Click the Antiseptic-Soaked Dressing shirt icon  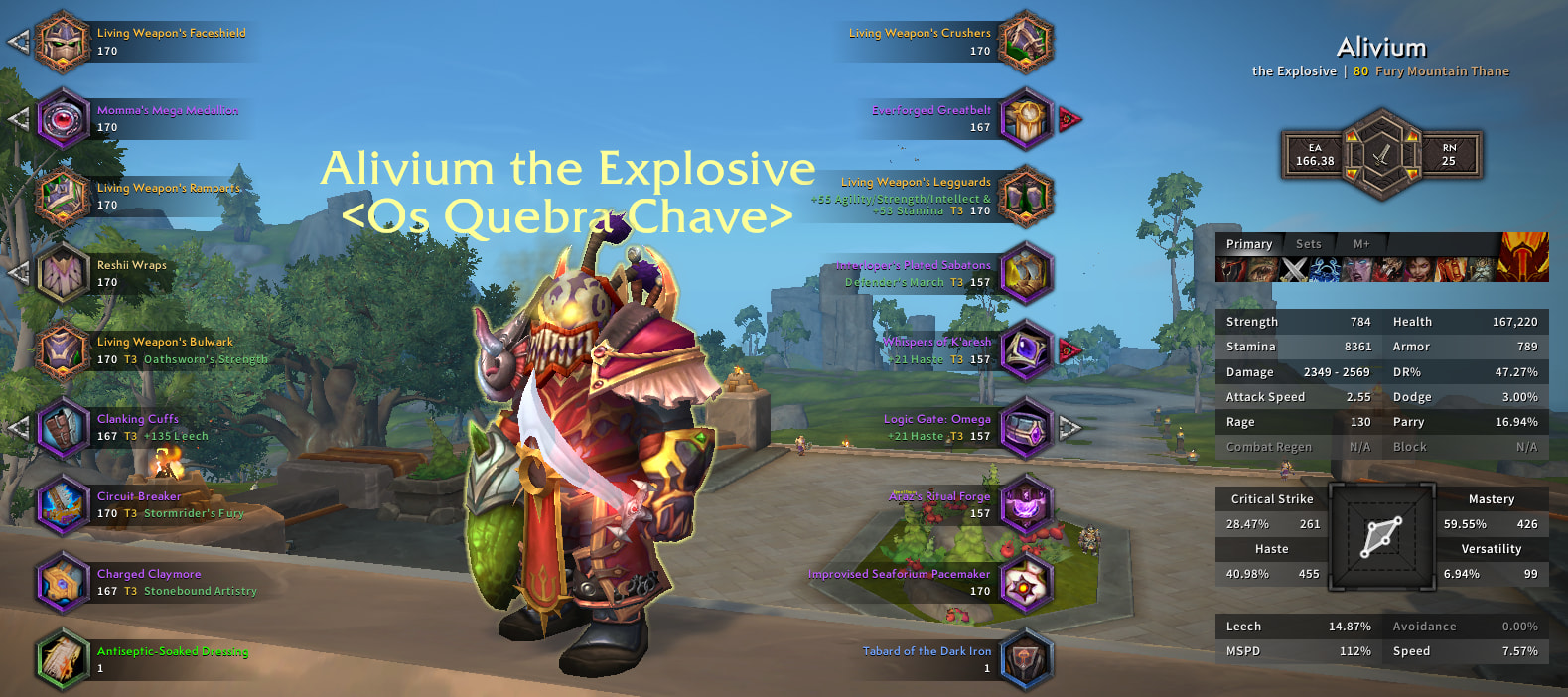(63, 659)
